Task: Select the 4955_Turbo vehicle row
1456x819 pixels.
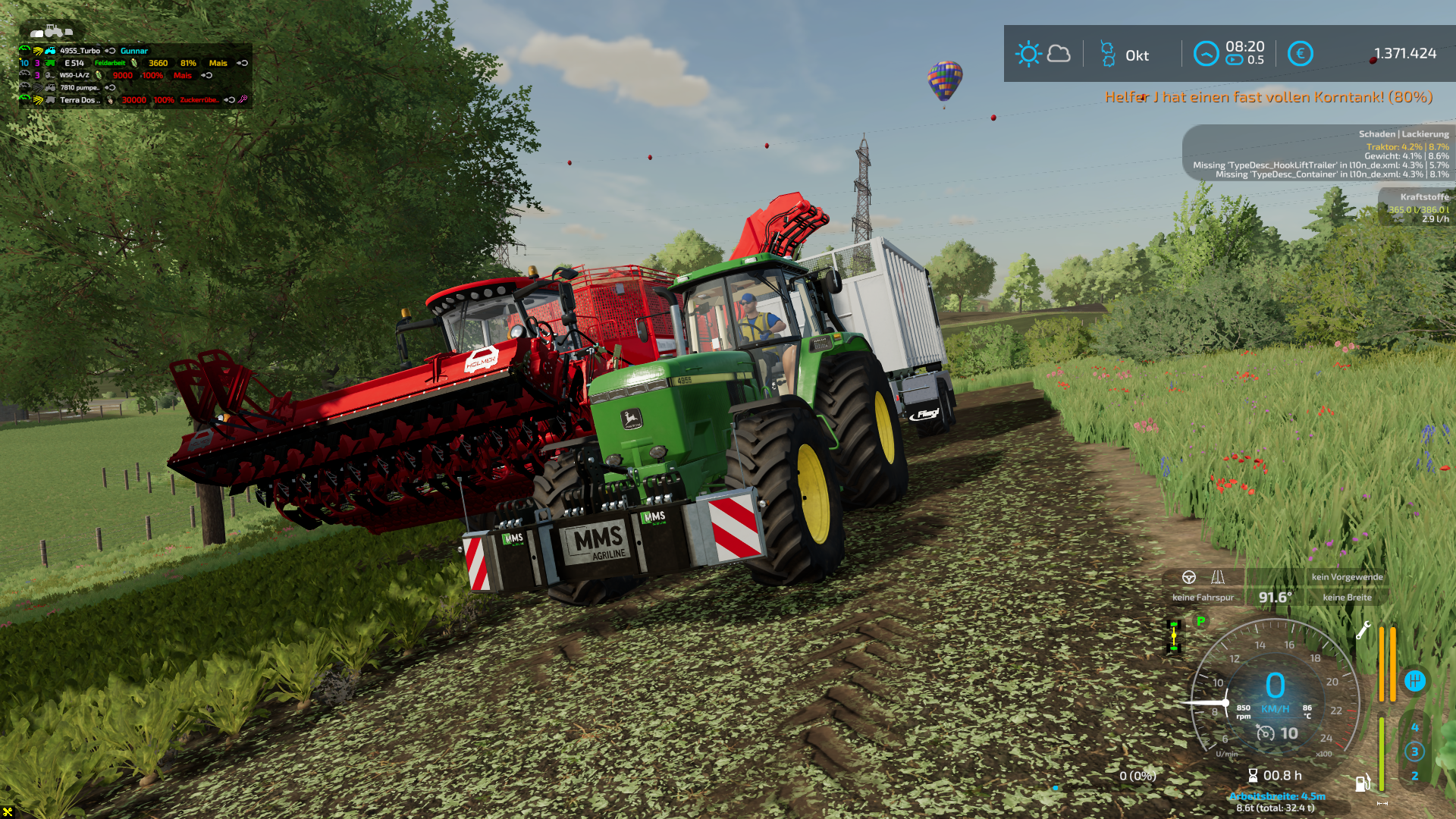Action: tap(80, 51)
